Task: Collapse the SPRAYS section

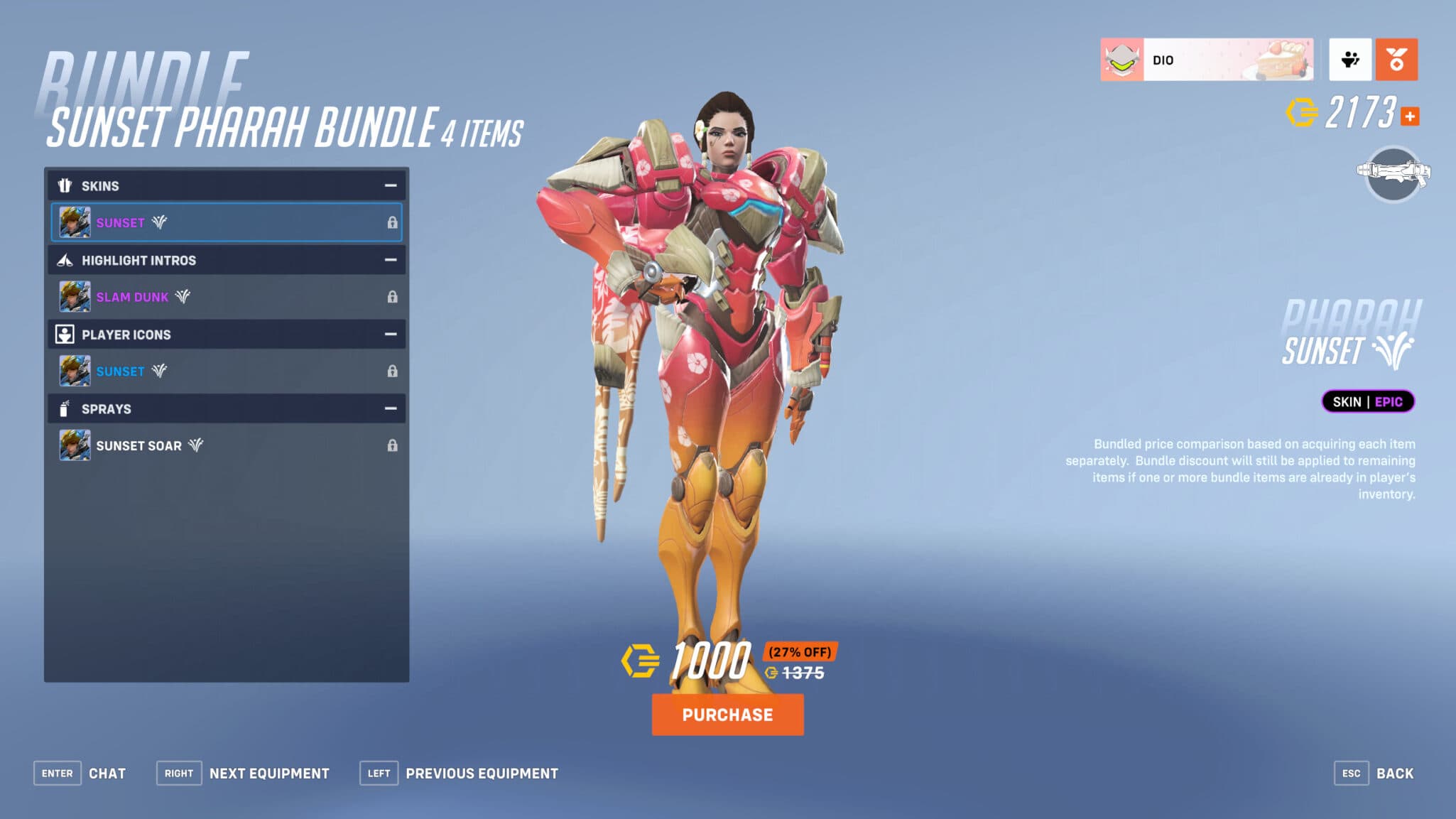Action: (390, 408)
